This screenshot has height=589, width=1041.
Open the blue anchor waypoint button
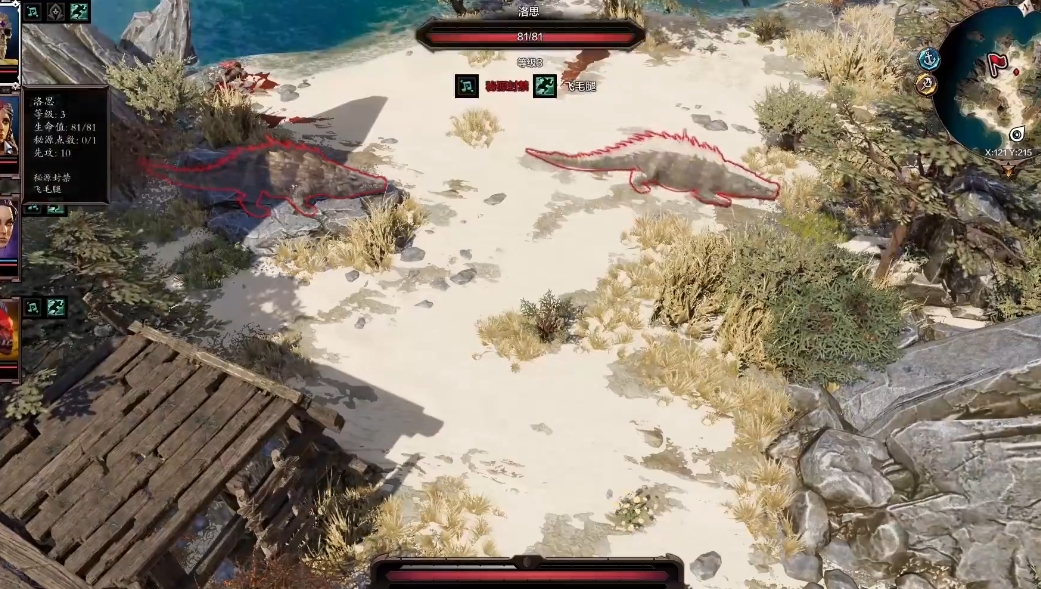click(930, 59)
